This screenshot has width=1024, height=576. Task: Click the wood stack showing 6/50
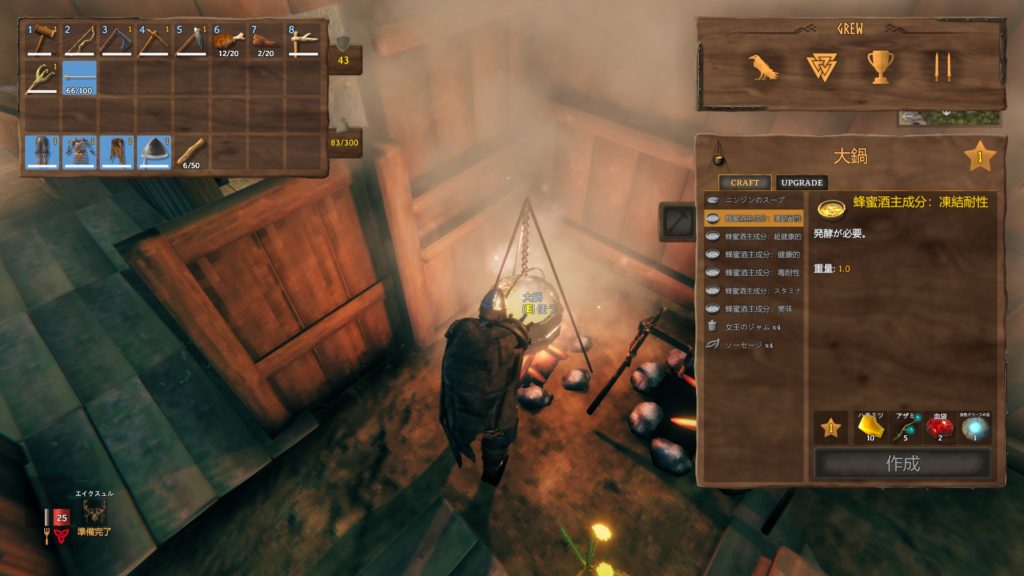point(191,152)
